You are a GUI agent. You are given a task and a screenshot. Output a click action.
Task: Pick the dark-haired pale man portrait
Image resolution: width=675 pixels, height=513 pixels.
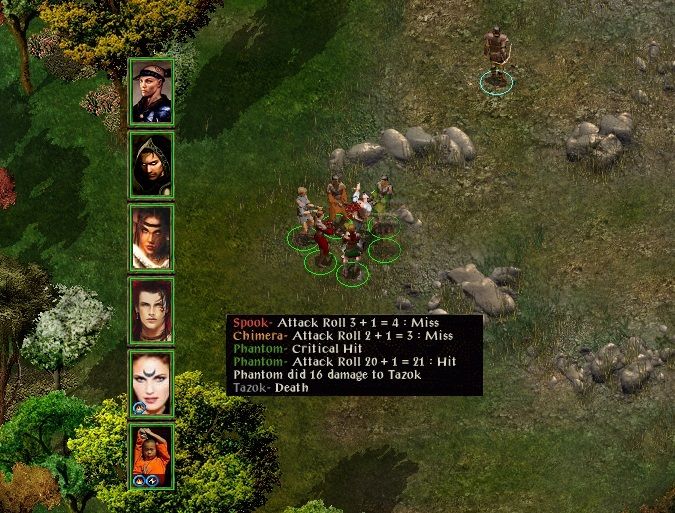coord(151,310)
